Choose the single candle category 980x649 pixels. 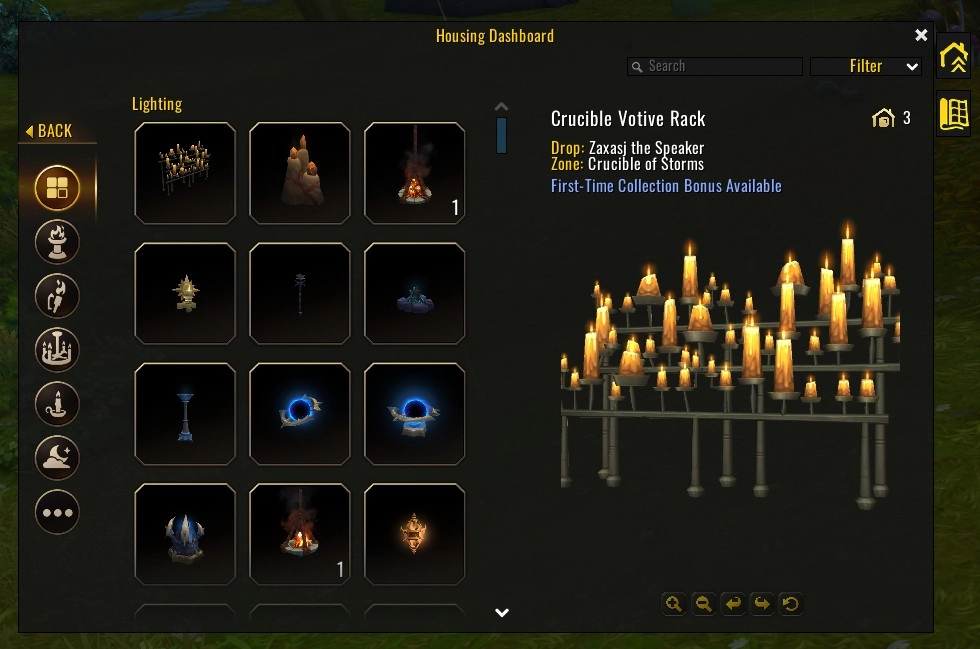[x=57, y=404]
